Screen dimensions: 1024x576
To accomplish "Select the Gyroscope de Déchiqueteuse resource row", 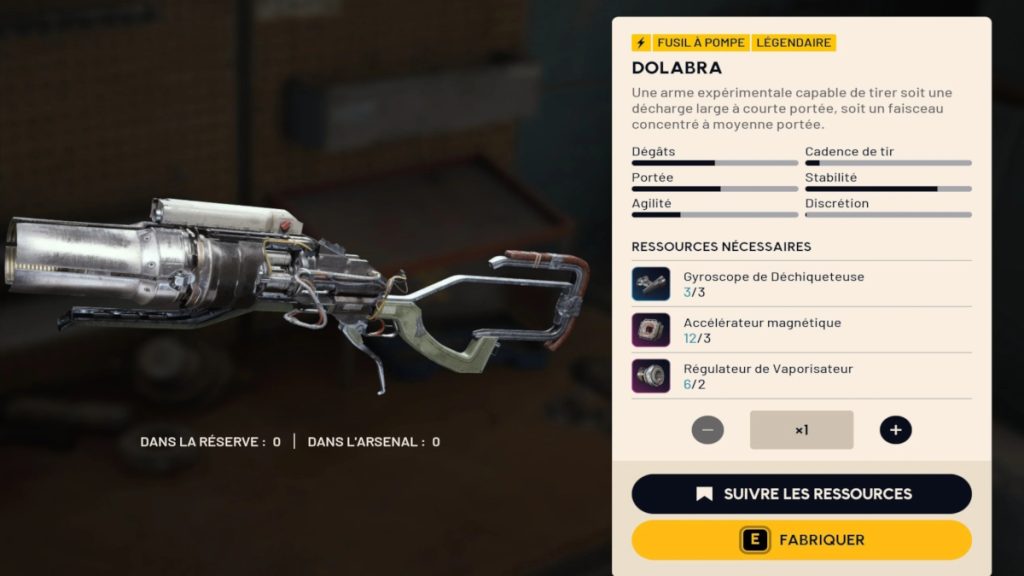I will 801,284.
